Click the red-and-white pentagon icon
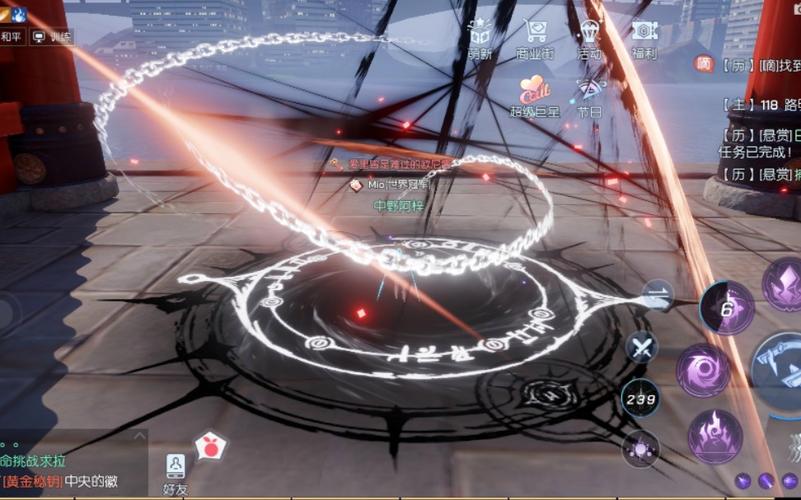 [209, 447]
